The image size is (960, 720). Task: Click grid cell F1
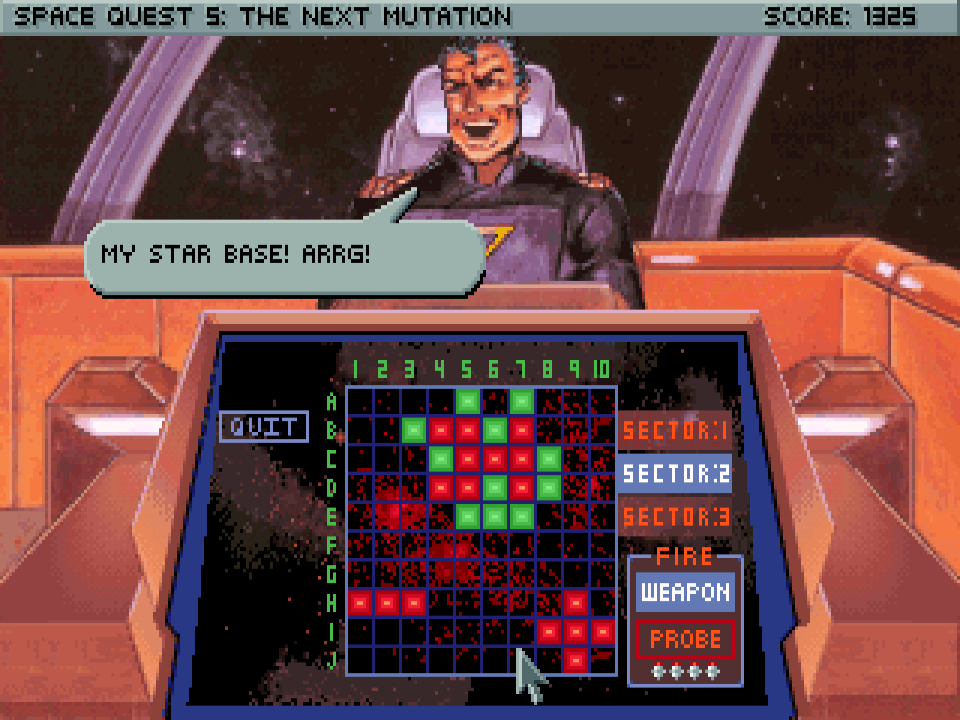coord(360,545)
